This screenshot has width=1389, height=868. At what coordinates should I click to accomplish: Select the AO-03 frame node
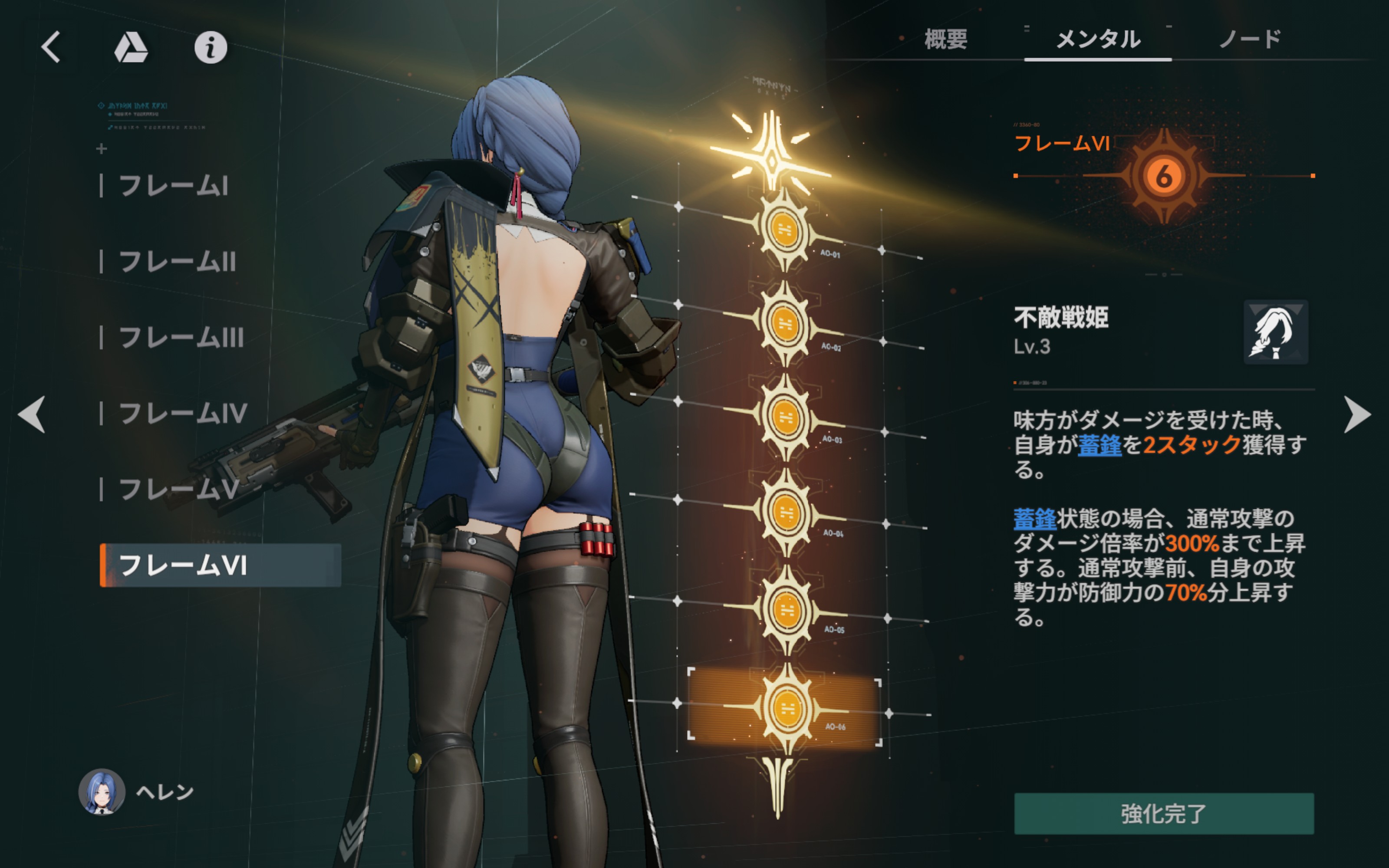tap(786, 417)
